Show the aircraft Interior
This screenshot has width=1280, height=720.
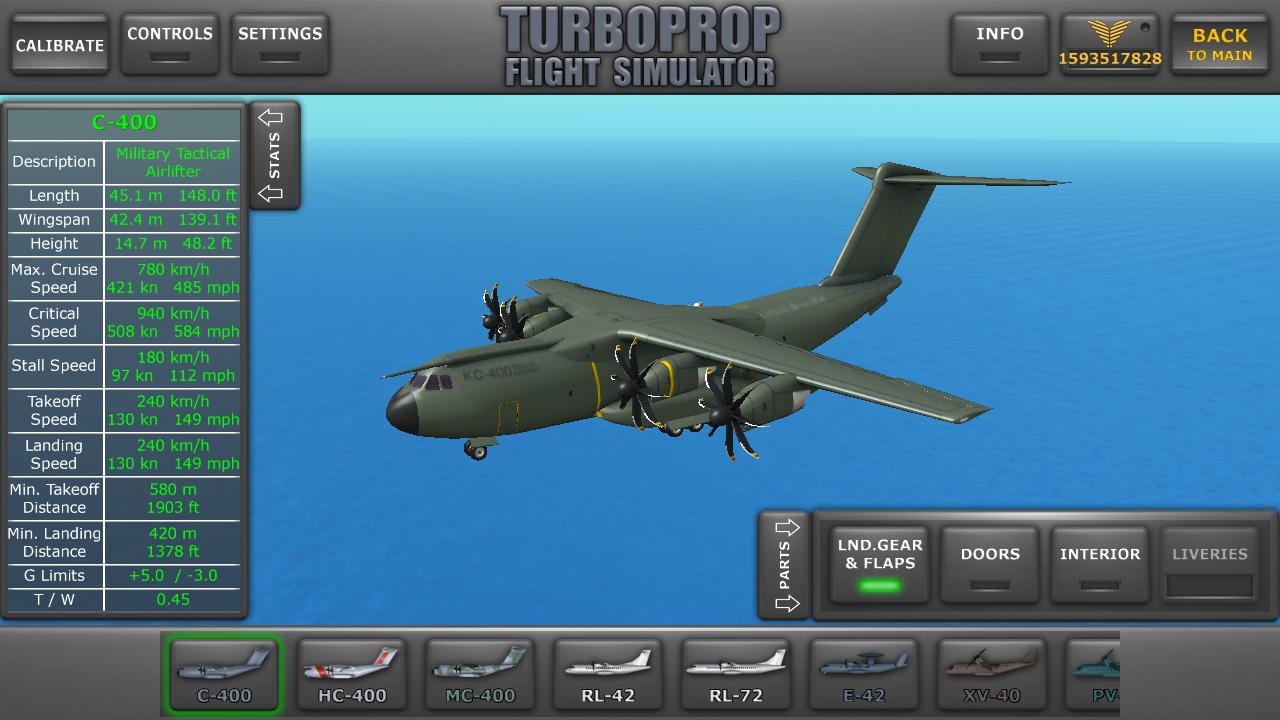click(x=1100, y=565)
